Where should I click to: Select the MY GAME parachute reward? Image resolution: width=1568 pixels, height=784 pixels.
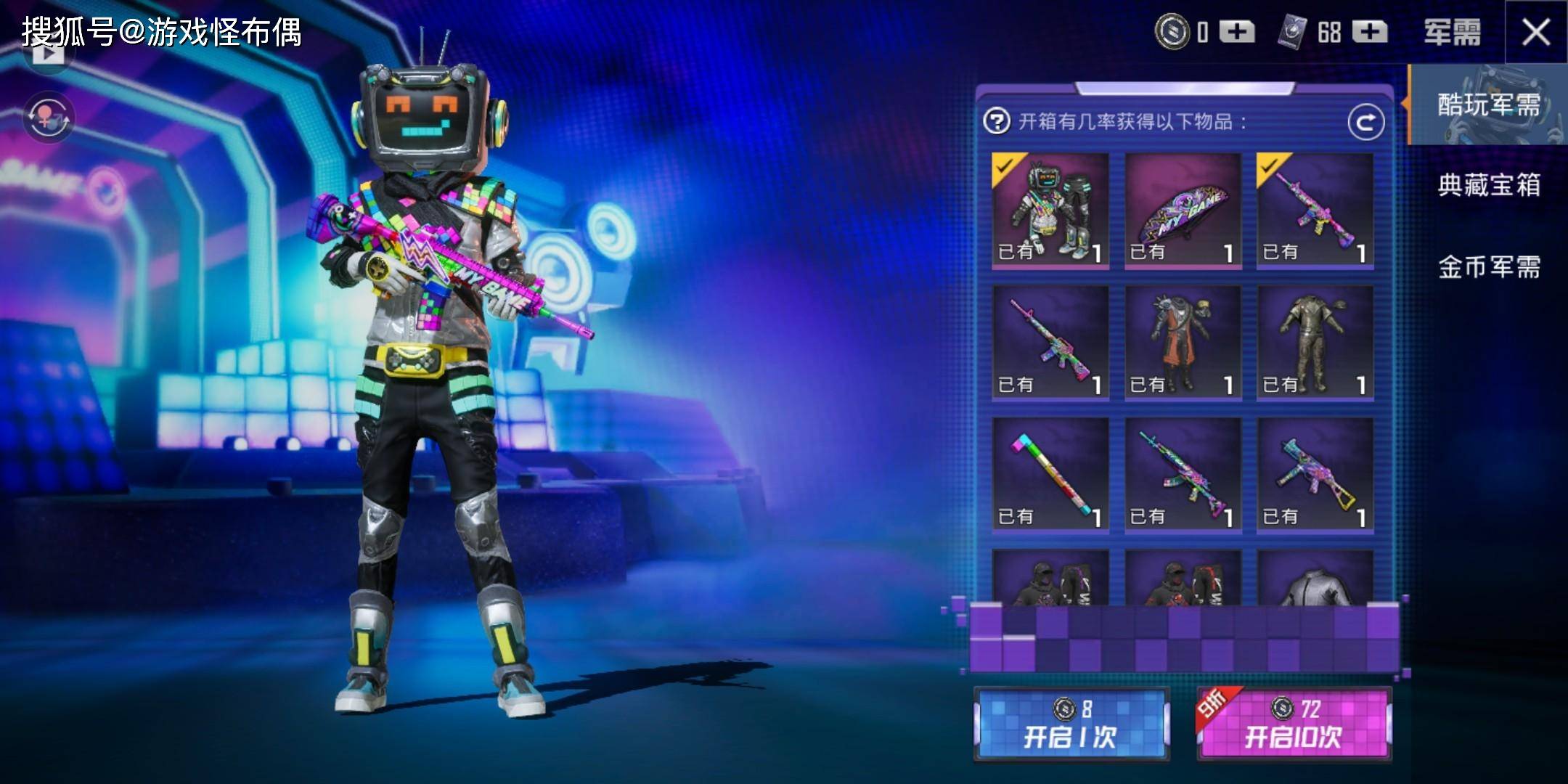coord(1183,210)
